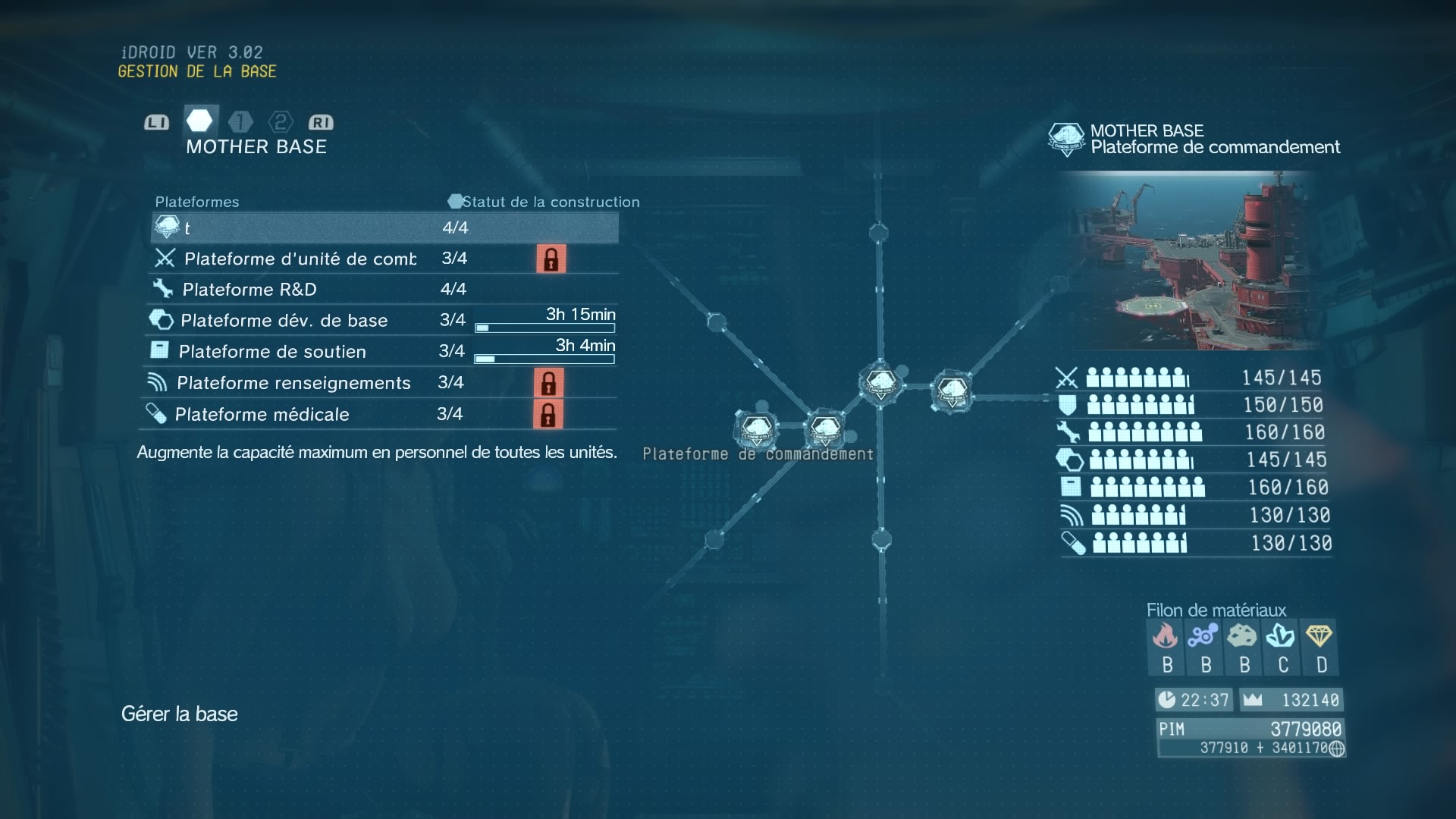Screen dimensions: 1456x819
Task: Choose the Plateforme médicale entry
Action: [x=262, y=414]
